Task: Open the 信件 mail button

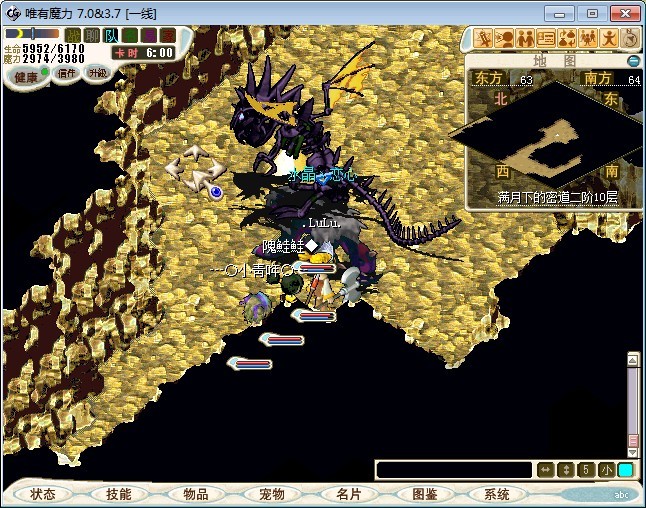Action: [67, 73]
